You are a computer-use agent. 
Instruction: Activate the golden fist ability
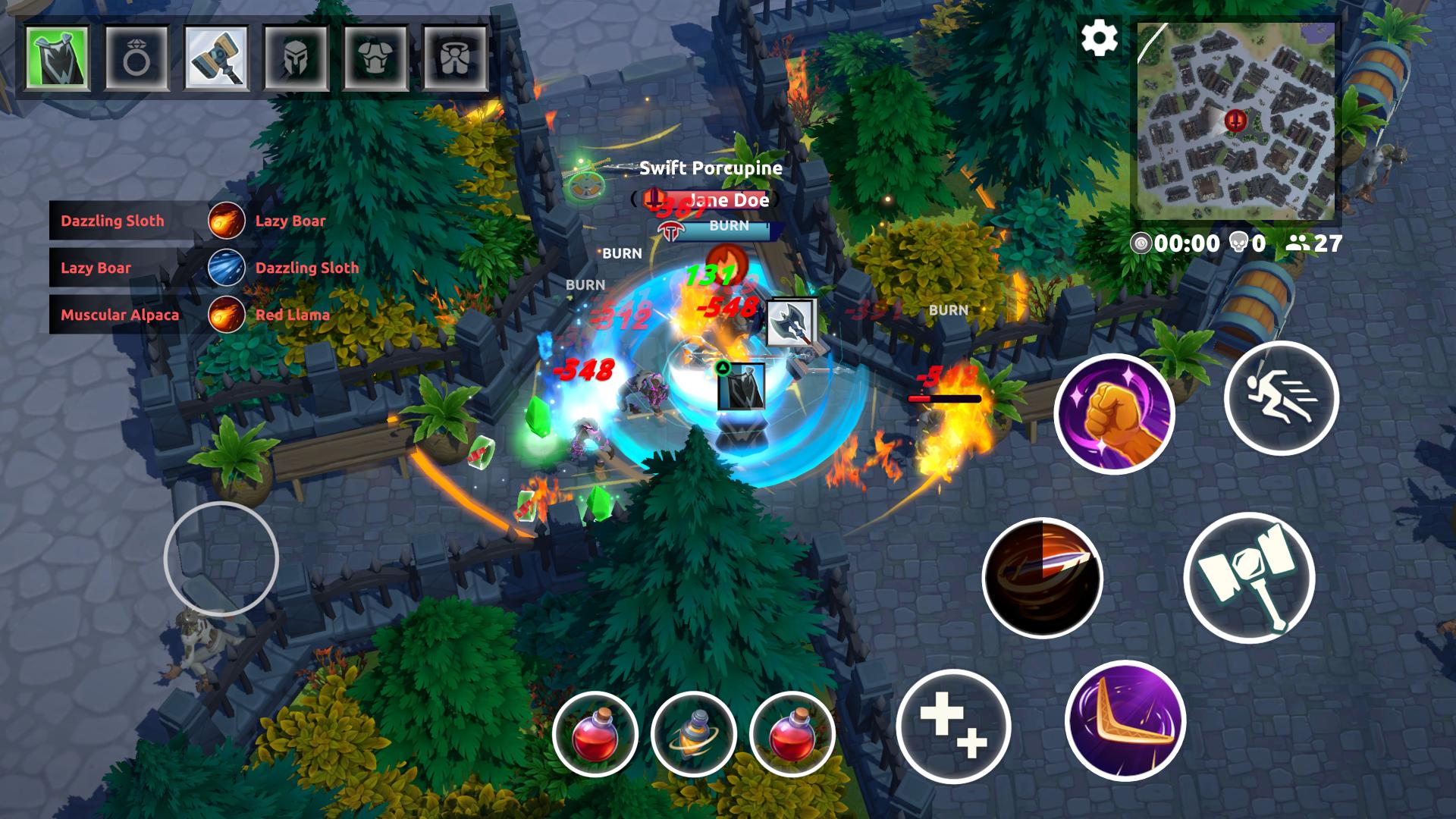[1114, 414]
